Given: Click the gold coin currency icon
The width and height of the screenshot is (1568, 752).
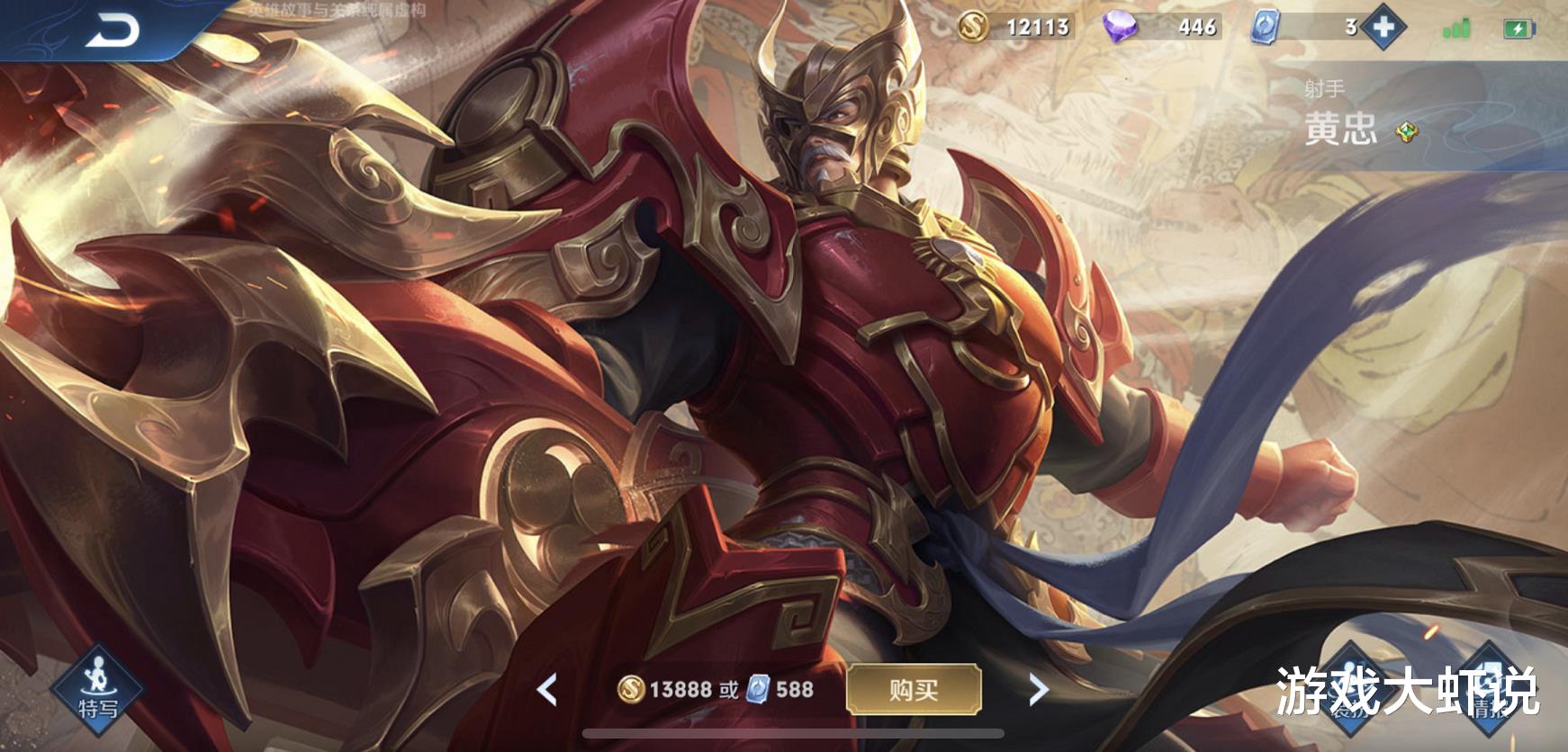Looking at the screenshot, I should 974,28.
